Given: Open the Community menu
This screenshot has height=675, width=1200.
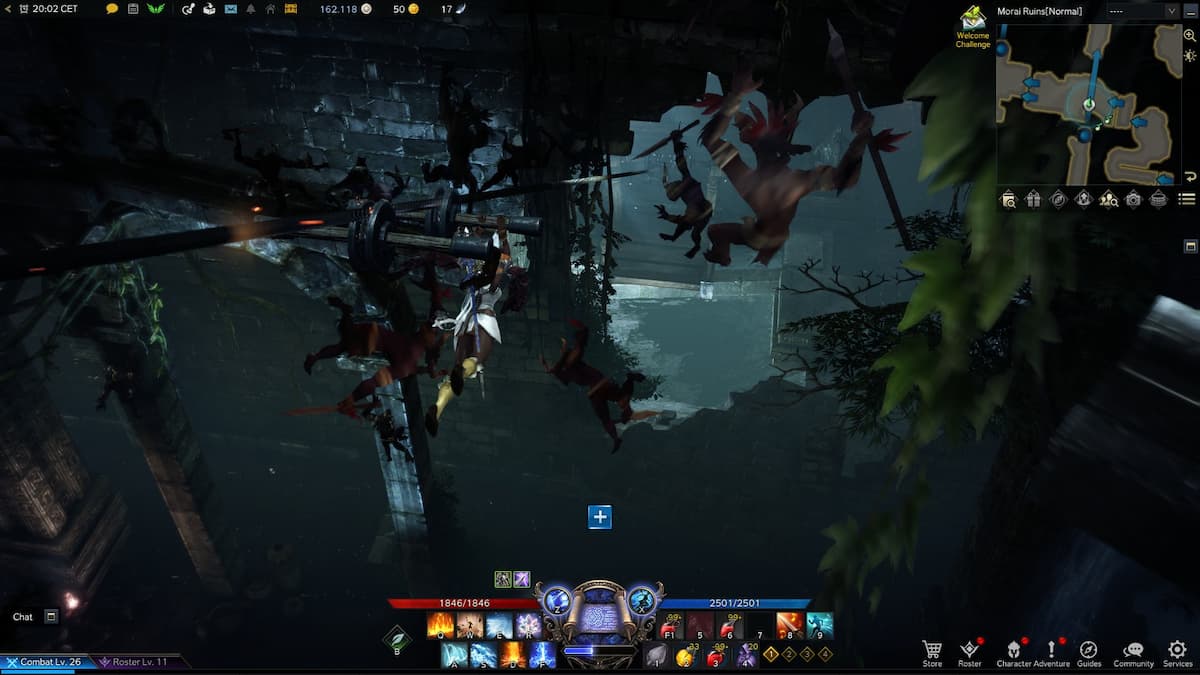Looking at the screenshot, I should point(1133,652).
